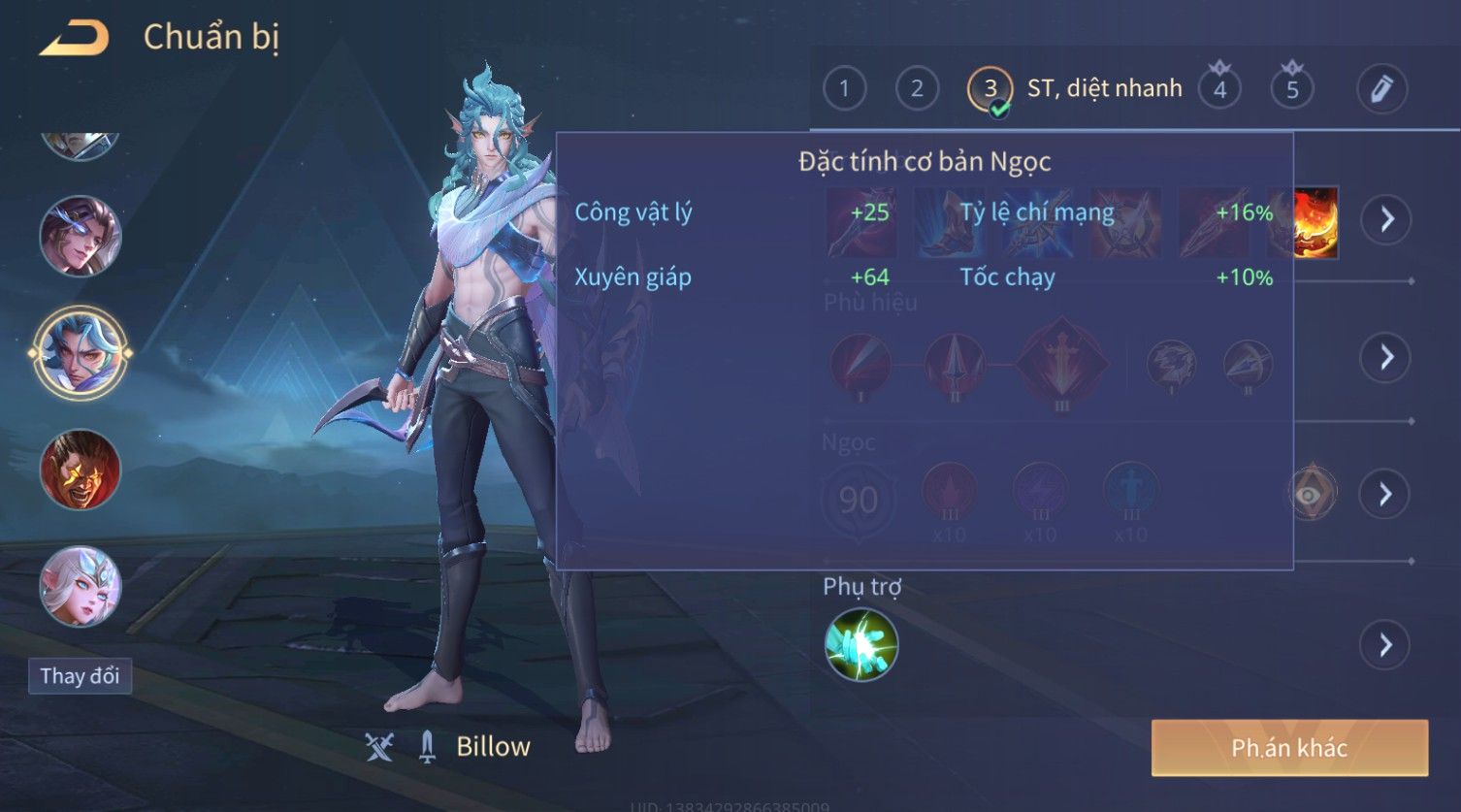The width and height of the screenshot is (1461, 812).
Task: Select loadout preset 2
Action: (917, 89)
